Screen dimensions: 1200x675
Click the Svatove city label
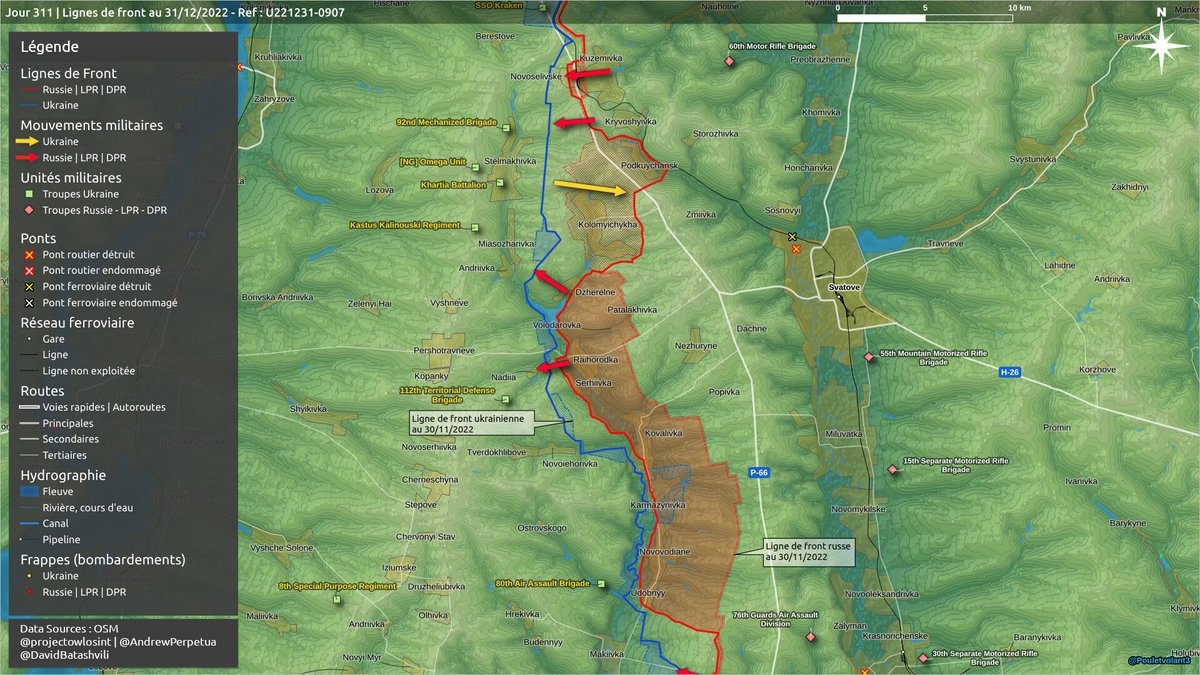[846, 288]
